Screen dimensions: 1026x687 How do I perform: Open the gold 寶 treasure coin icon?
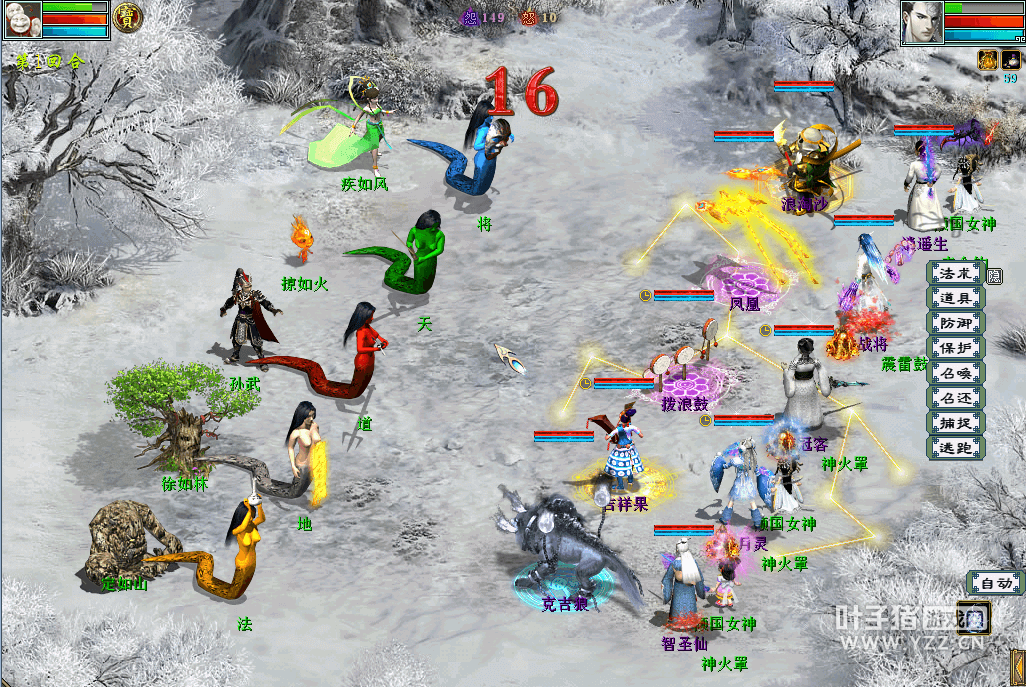[127, 16]
